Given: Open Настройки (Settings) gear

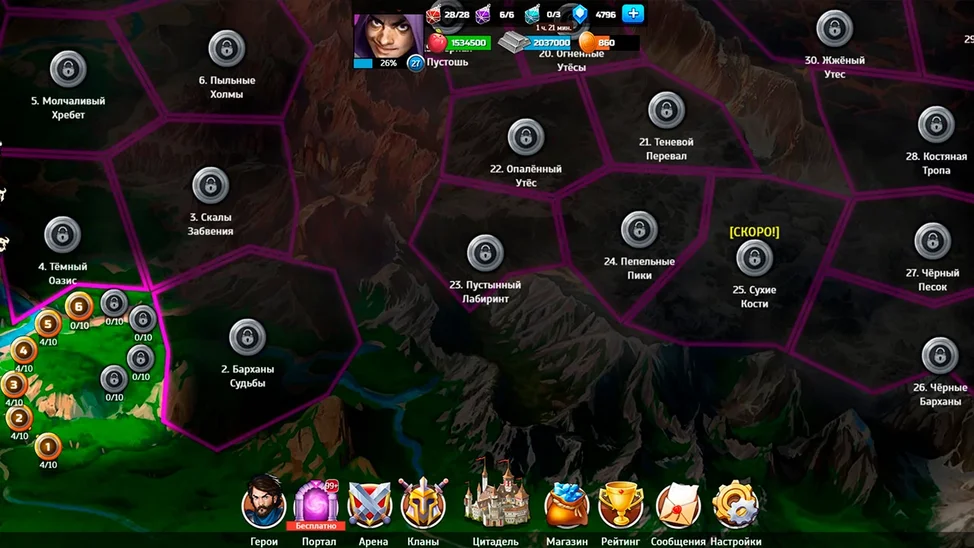Looking at the screenshot, I should [736, 505].
